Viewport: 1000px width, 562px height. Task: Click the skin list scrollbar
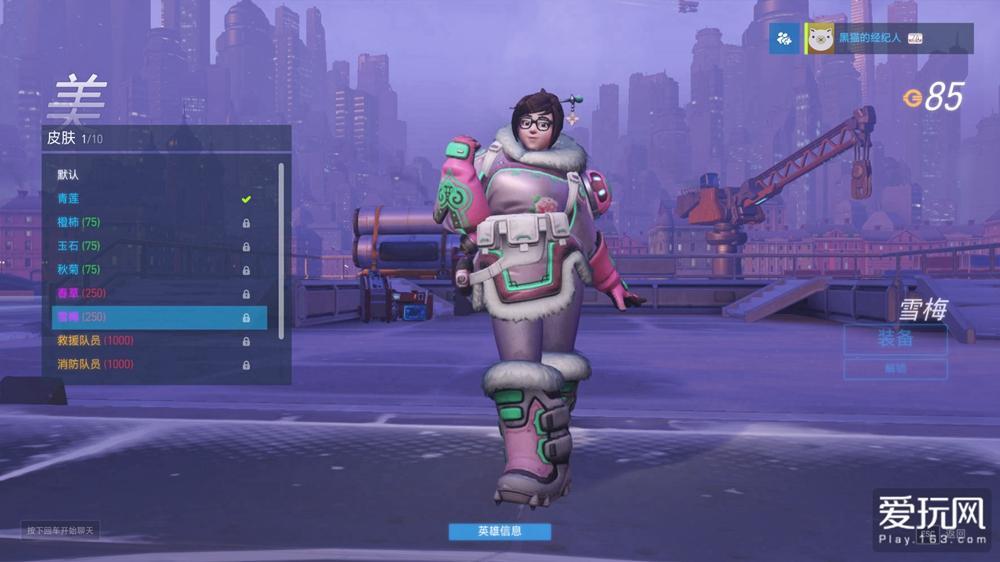pyautogui.click(x=281, y=250)
